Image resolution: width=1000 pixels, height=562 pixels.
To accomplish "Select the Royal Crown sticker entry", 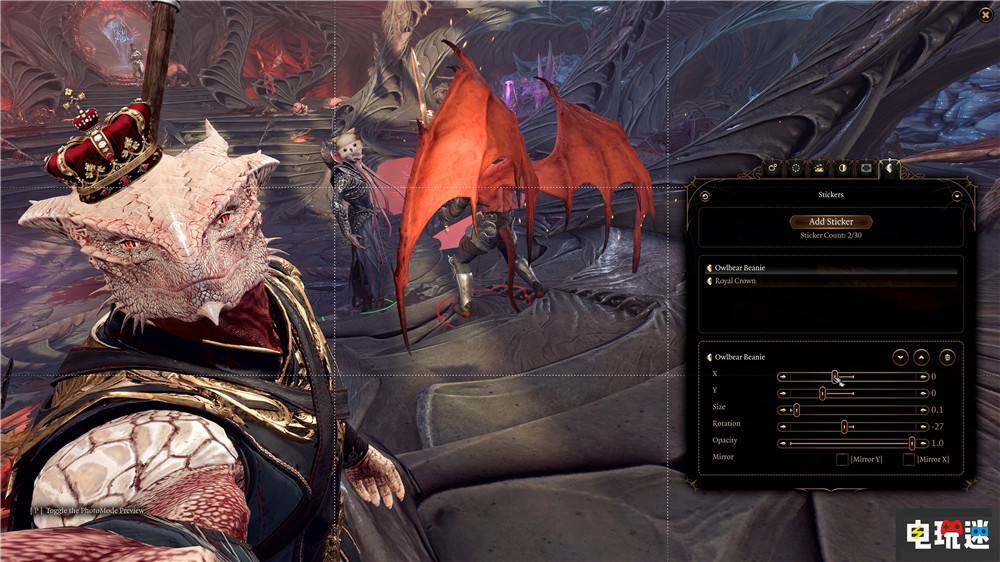I will point(735,281).
